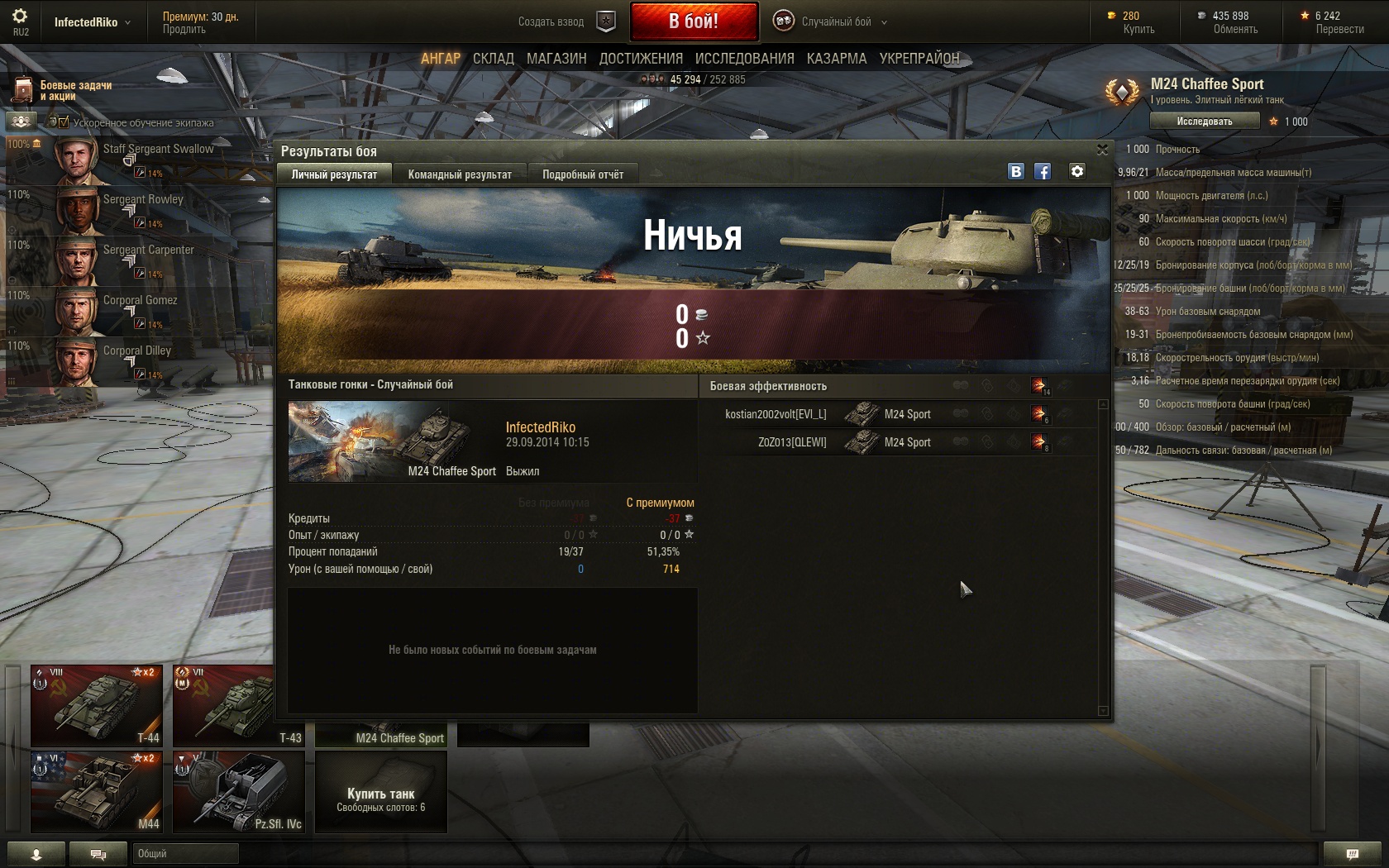This screenshot has height=868, width=1389.
Task: Start battle with the В бой! button
Action: click(x=693, y=21)
